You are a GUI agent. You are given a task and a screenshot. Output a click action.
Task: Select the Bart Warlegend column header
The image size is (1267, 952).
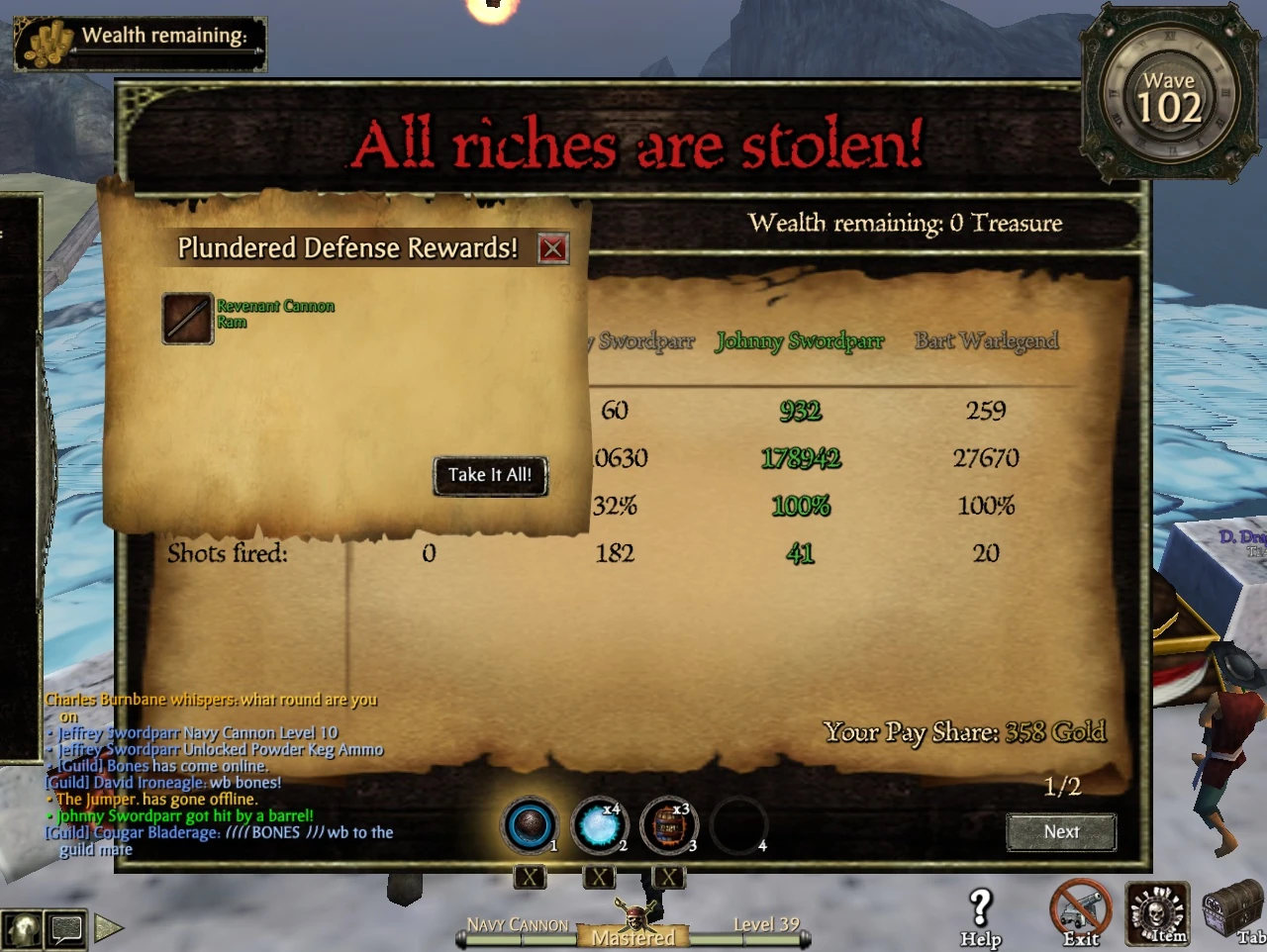(x=985, y=340)
